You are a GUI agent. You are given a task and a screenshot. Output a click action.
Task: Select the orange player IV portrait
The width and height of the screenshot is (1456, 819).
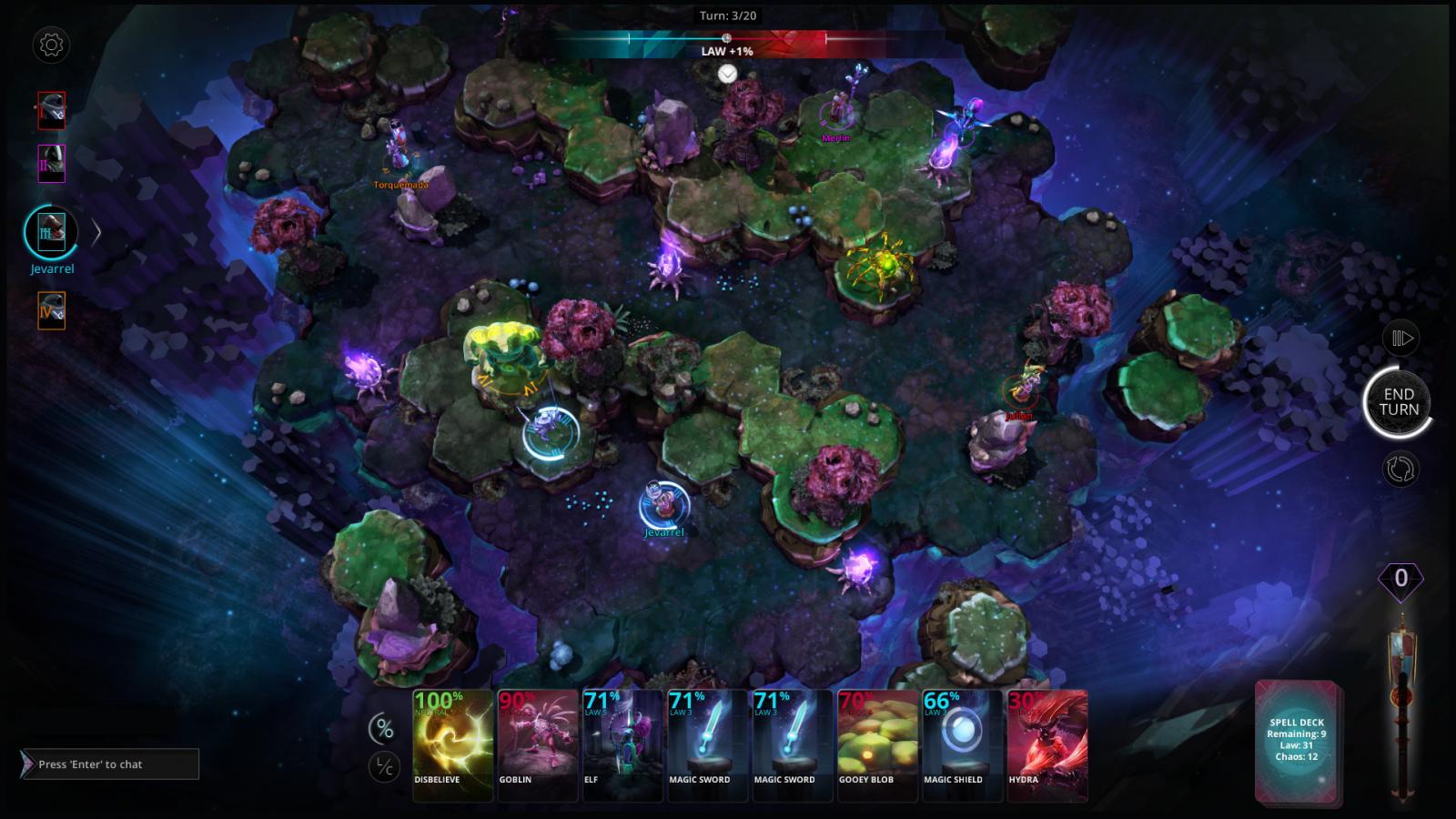point(51,310)
